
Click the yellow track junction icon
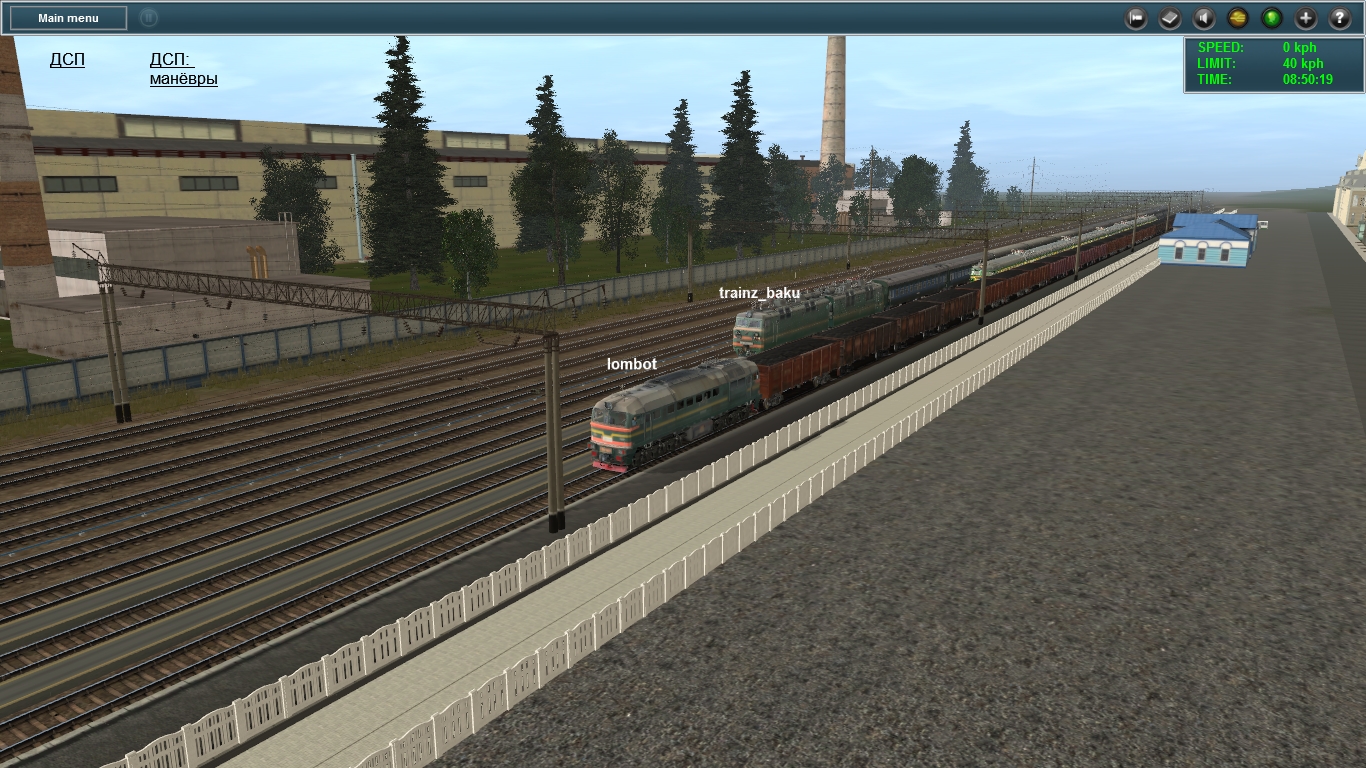(x=1238, y=18)
